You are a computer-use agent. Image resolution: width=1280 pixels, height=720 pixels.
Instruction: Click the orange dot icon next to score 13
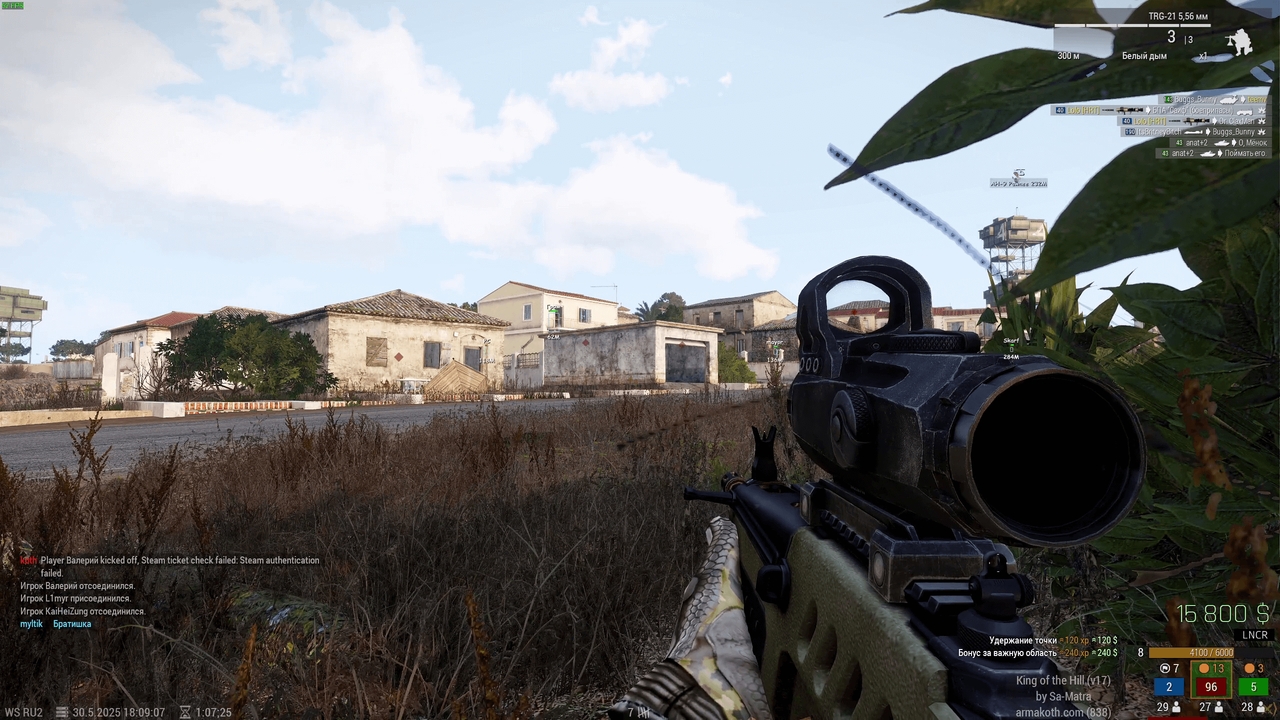click(1204, 668)
